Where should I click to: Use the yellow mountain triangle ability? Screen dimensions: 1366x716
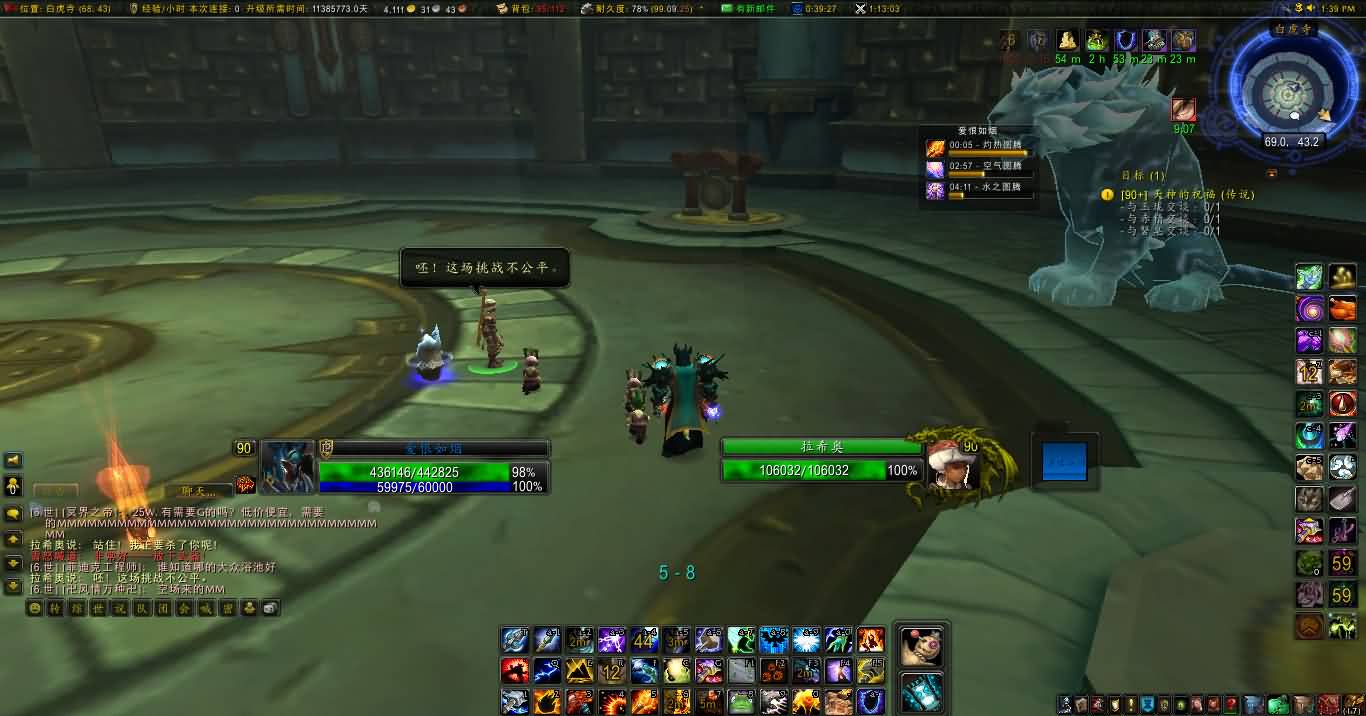580,671
